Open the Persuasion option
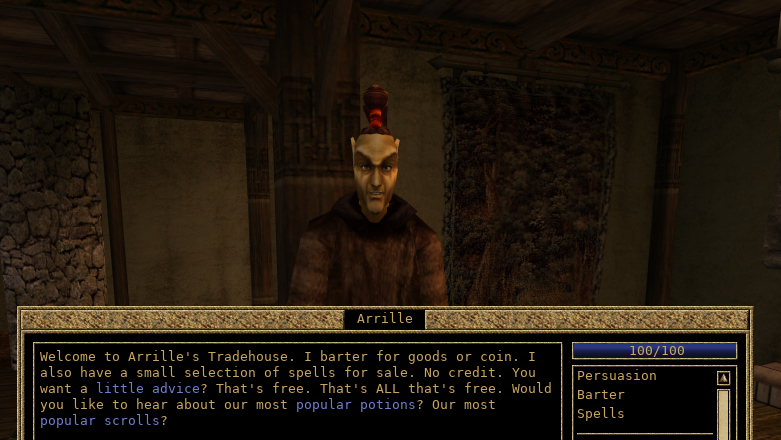 616,376
